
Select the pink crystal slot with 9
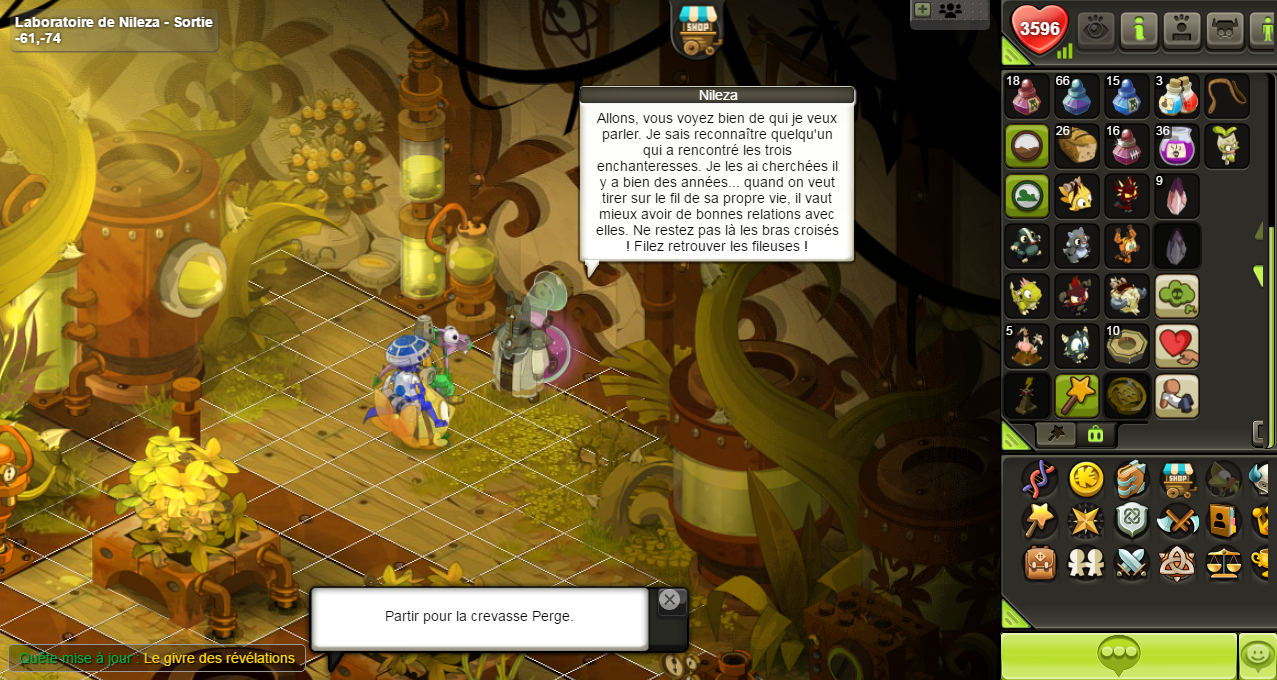1176,196
